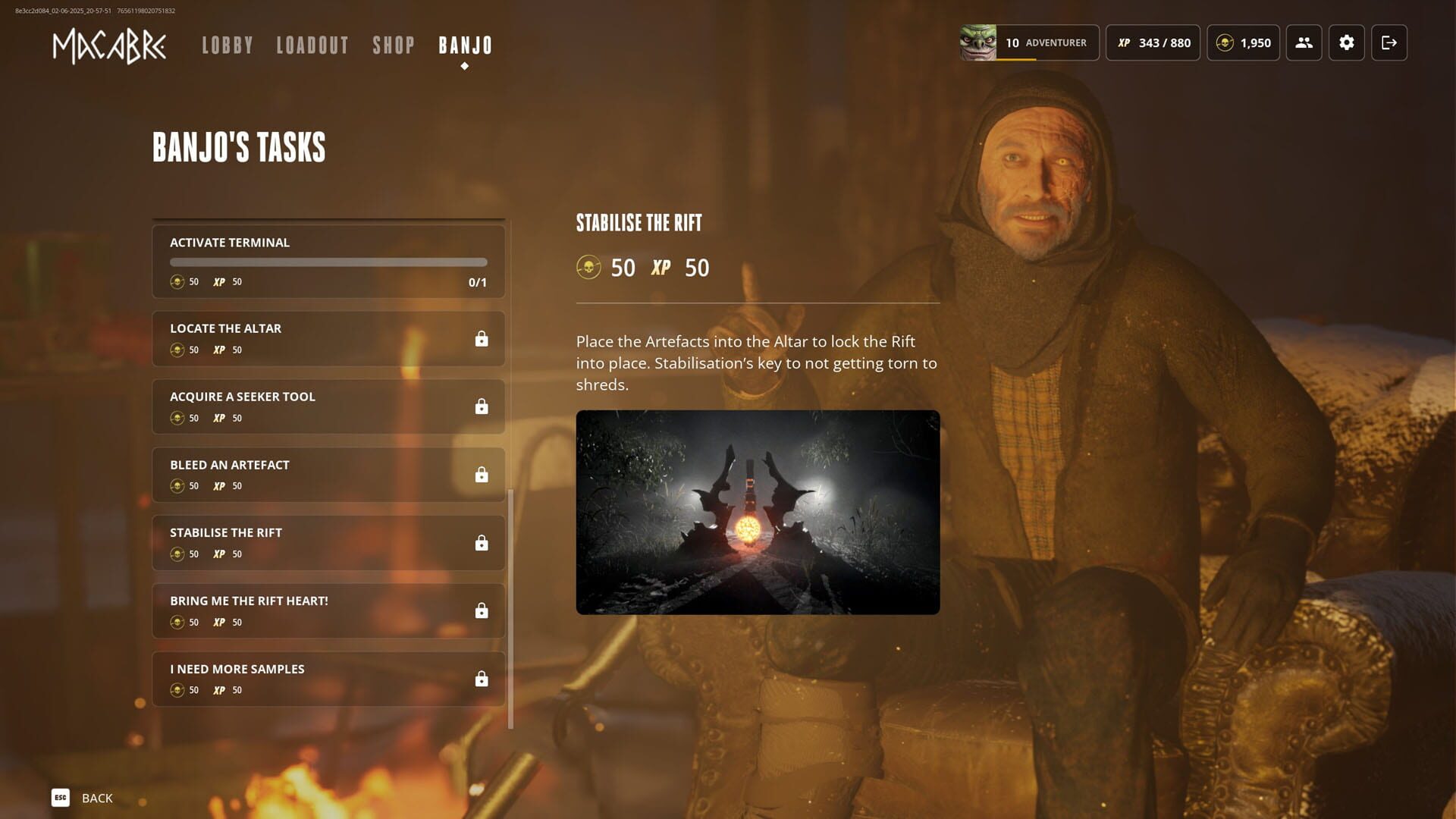Open the Shop tab
This screenshot has height=819, width=1456.
[393, 45]
